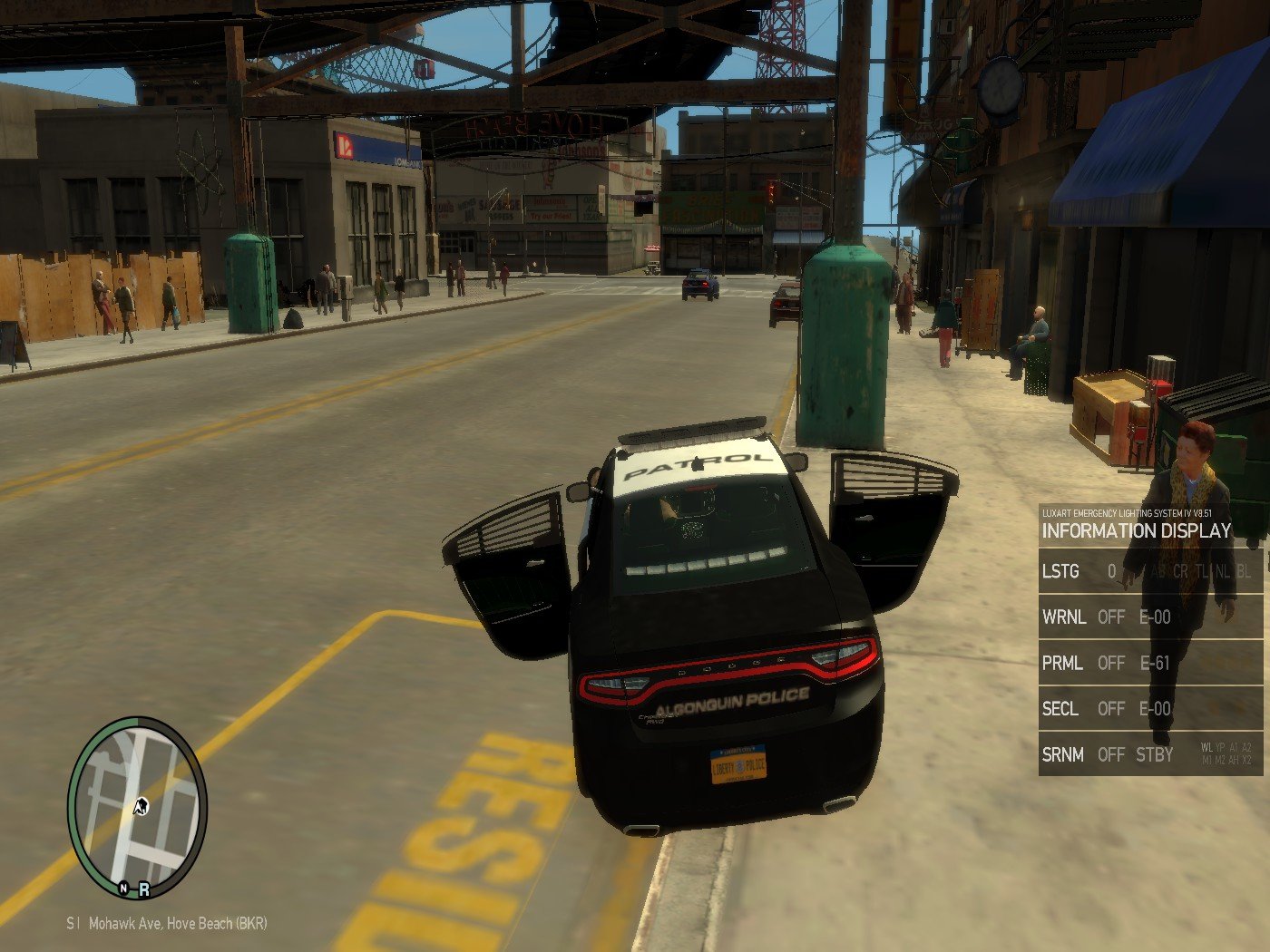Click the Information Display panel header
The image size is (1270, 952).
(1136, 530)
